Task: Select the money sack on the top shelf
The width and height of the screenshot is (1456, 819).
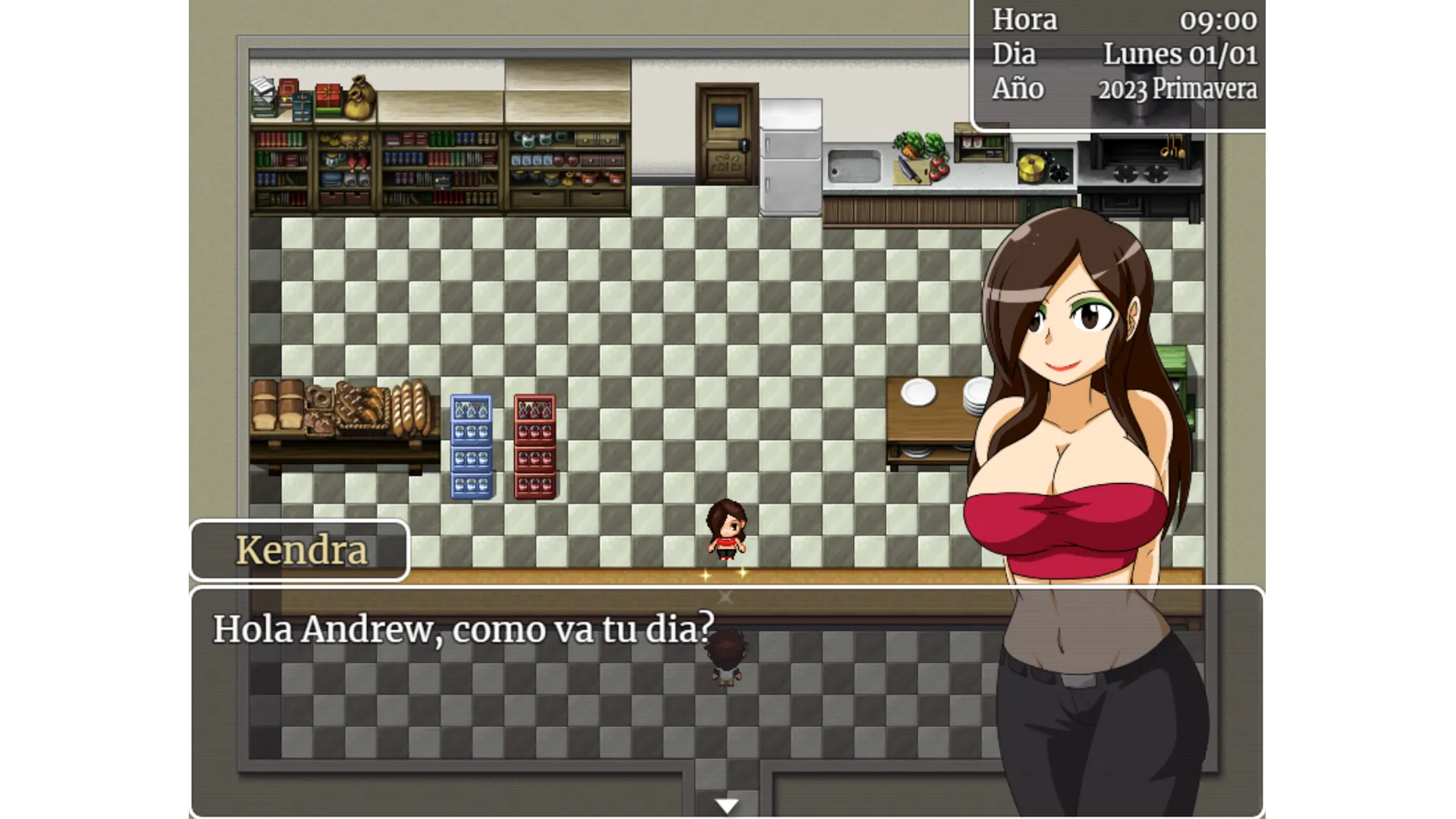Action: coord(359,97)
